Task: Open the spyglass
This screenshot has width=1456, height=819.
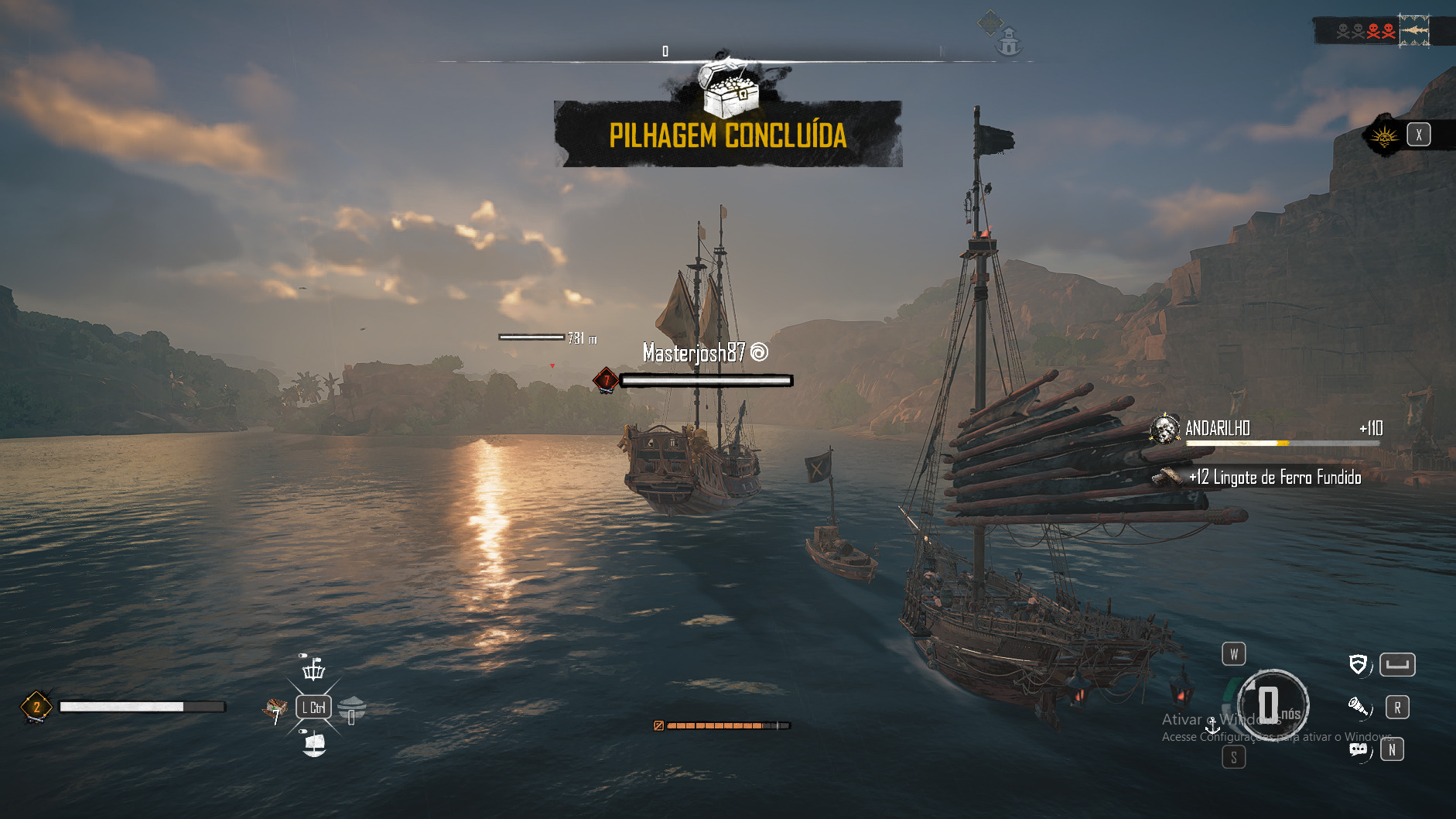Action: (x=1358, y=706)
